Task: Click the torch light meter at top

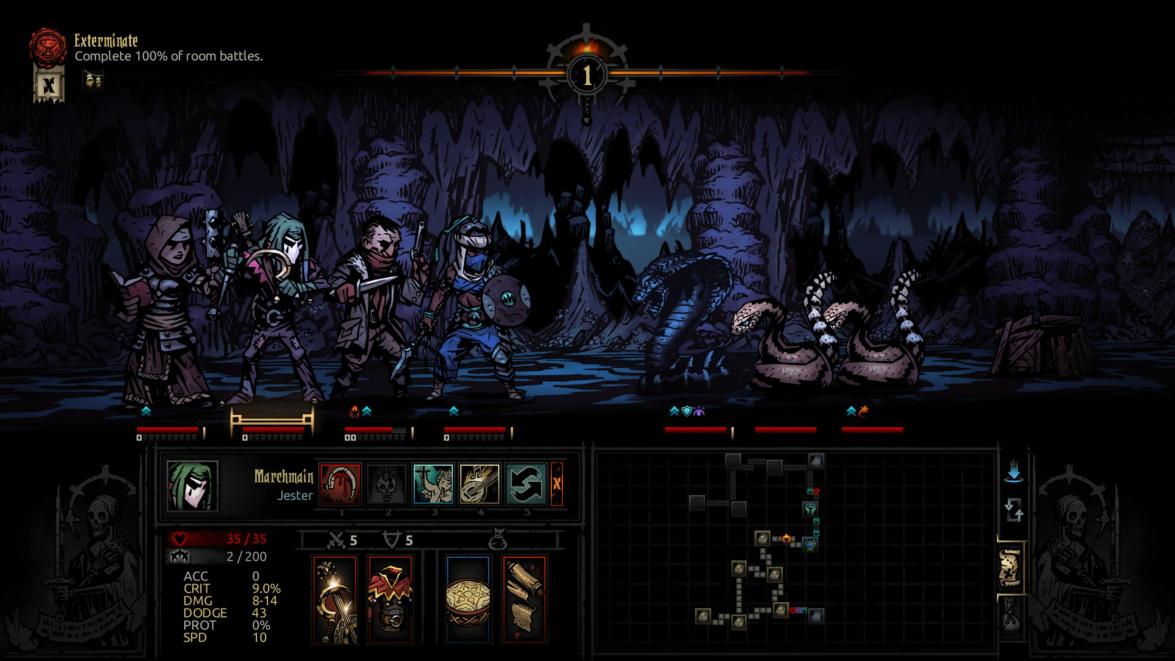Action: point(587,73)
